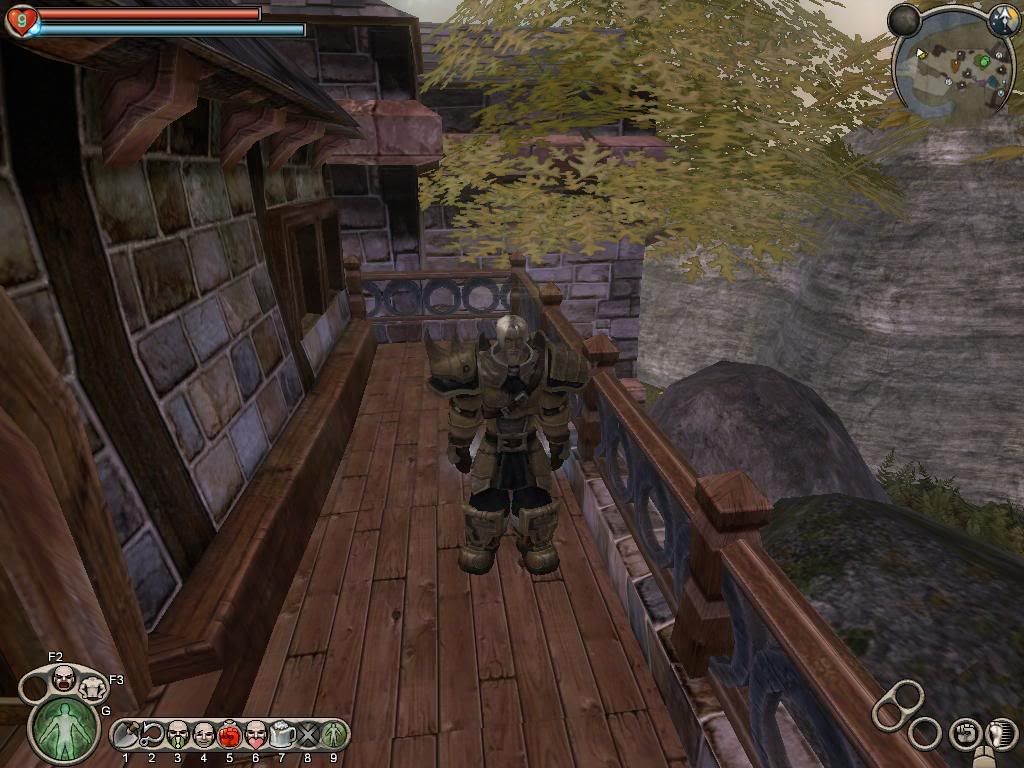Toggle the footprint sneak icon

(1001, 733)
